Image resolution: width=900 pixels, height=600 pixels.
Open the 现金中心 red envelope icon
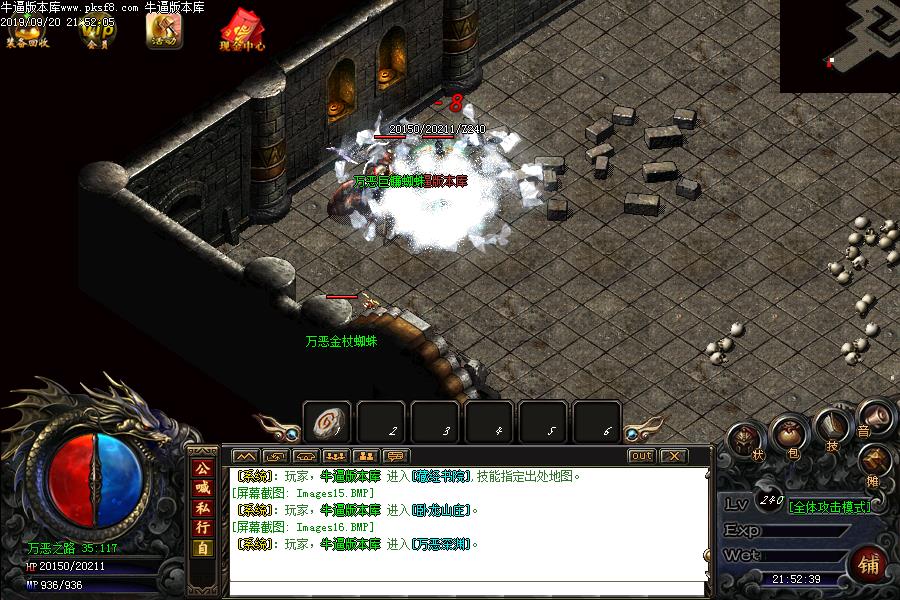point(242,30)
